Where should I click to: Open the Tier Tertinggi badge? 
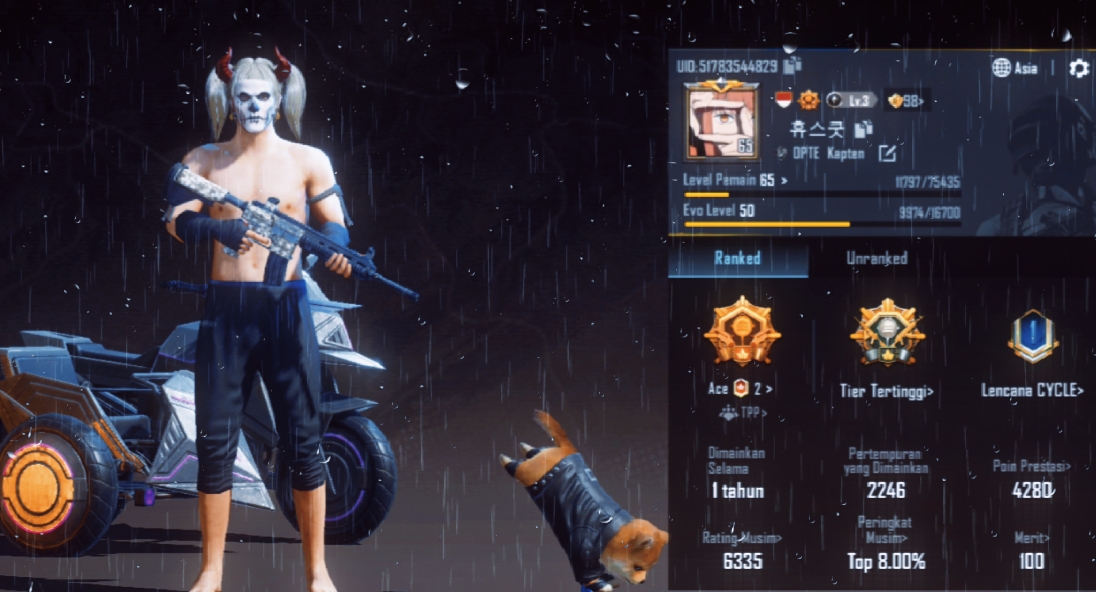click(x=887, y=391)
